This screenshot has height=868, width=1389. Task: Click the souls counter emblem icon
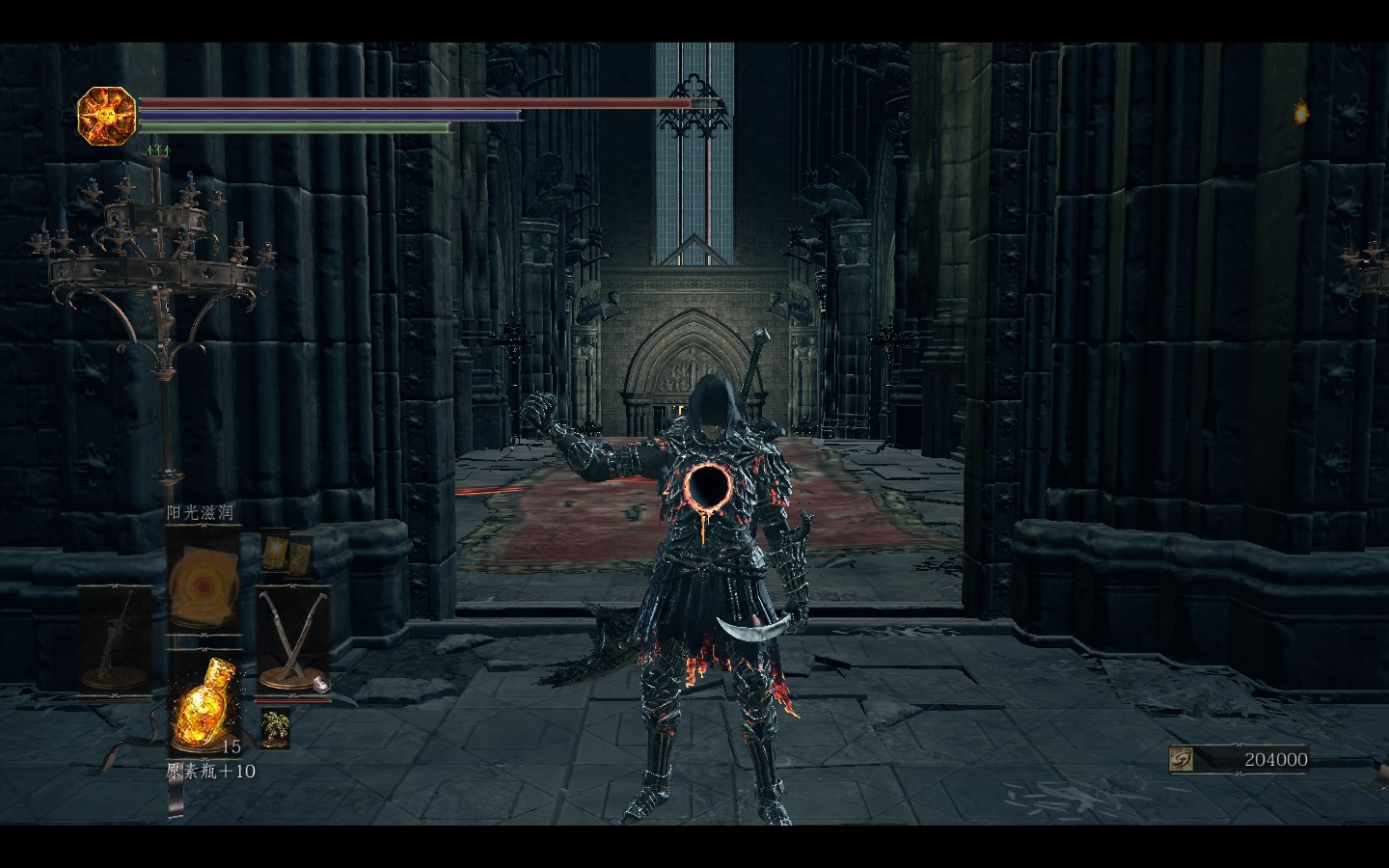1182,760
